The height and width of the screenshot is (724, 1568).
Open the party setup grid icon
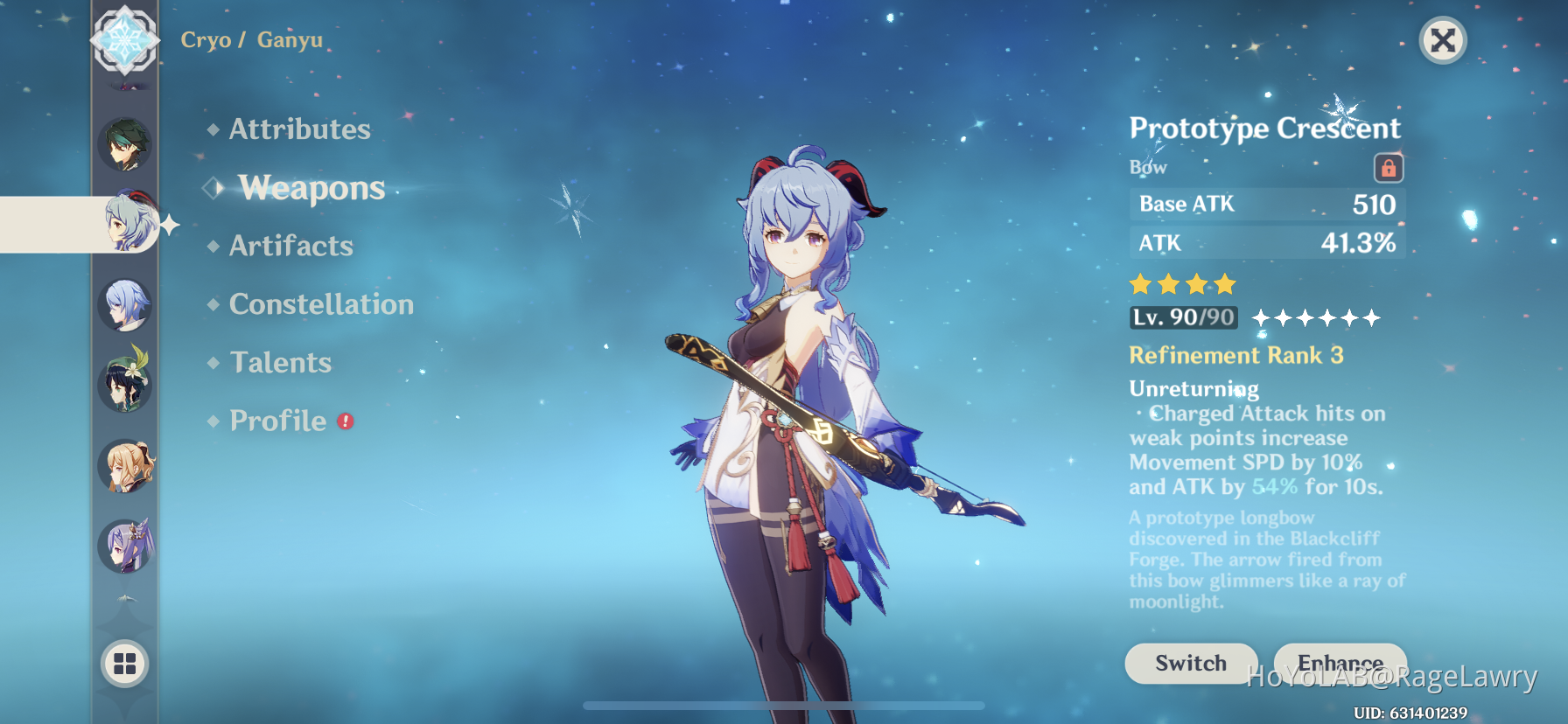pyautogui.click(x=125, y=665)
